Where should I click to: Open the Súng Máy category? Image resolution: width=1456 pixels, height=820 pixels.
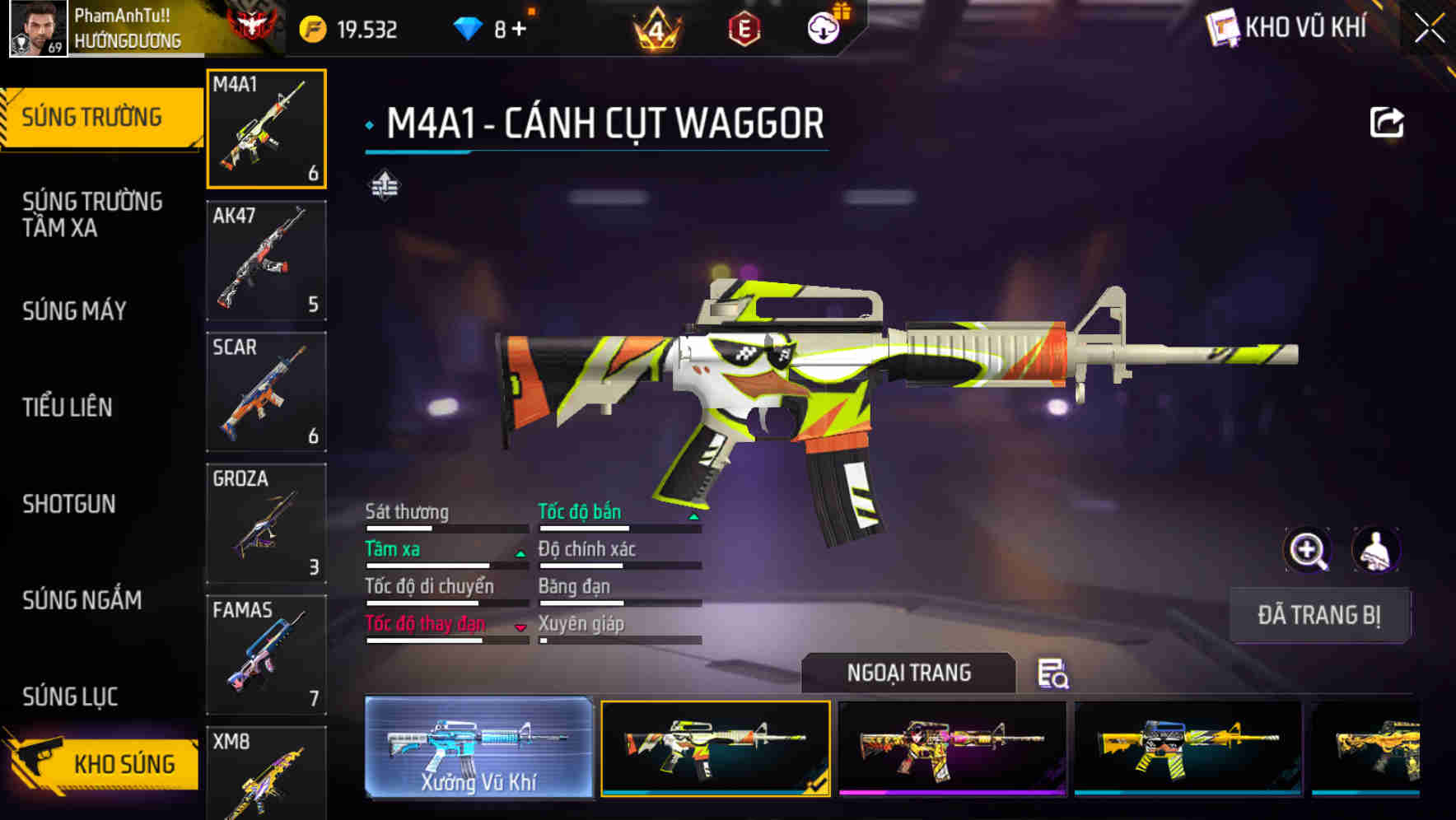pyautogui.click(x=74, y=311)
